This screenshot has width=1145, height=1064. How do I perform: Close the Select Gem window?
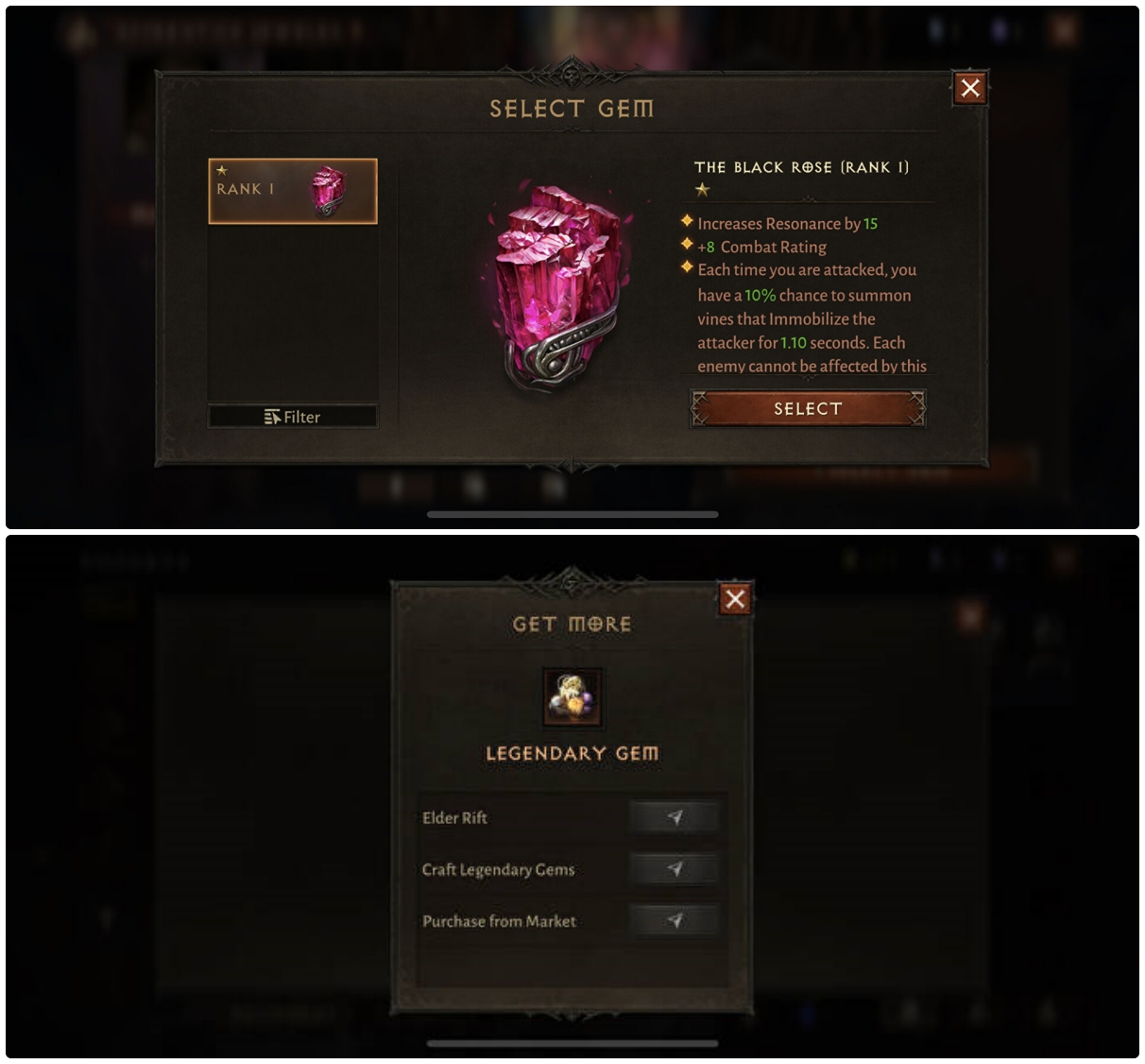point(970,89)
